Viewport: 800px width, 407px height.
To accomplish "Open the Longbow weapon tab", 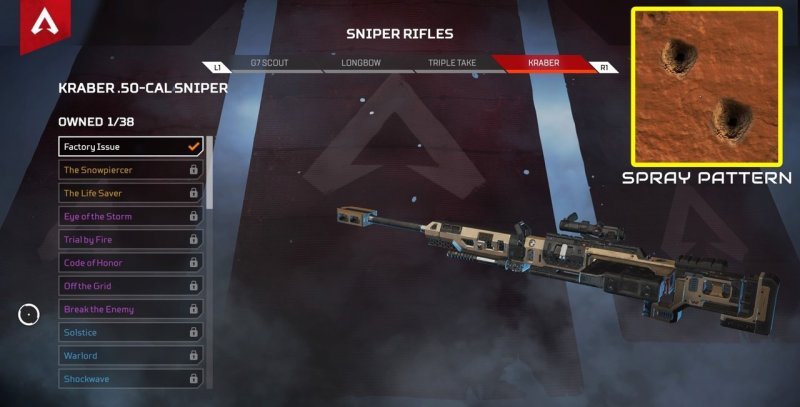I will tap(357, 62).
